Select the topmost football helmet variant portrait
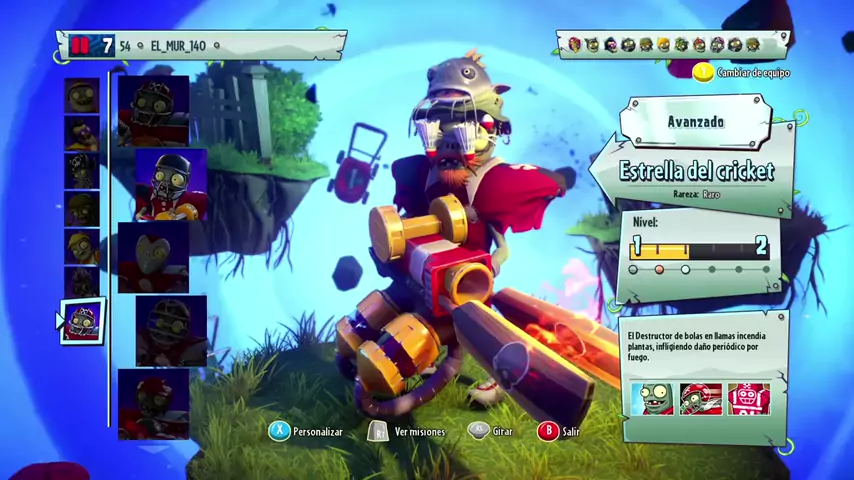854x480 pixels. pos(153,110)
